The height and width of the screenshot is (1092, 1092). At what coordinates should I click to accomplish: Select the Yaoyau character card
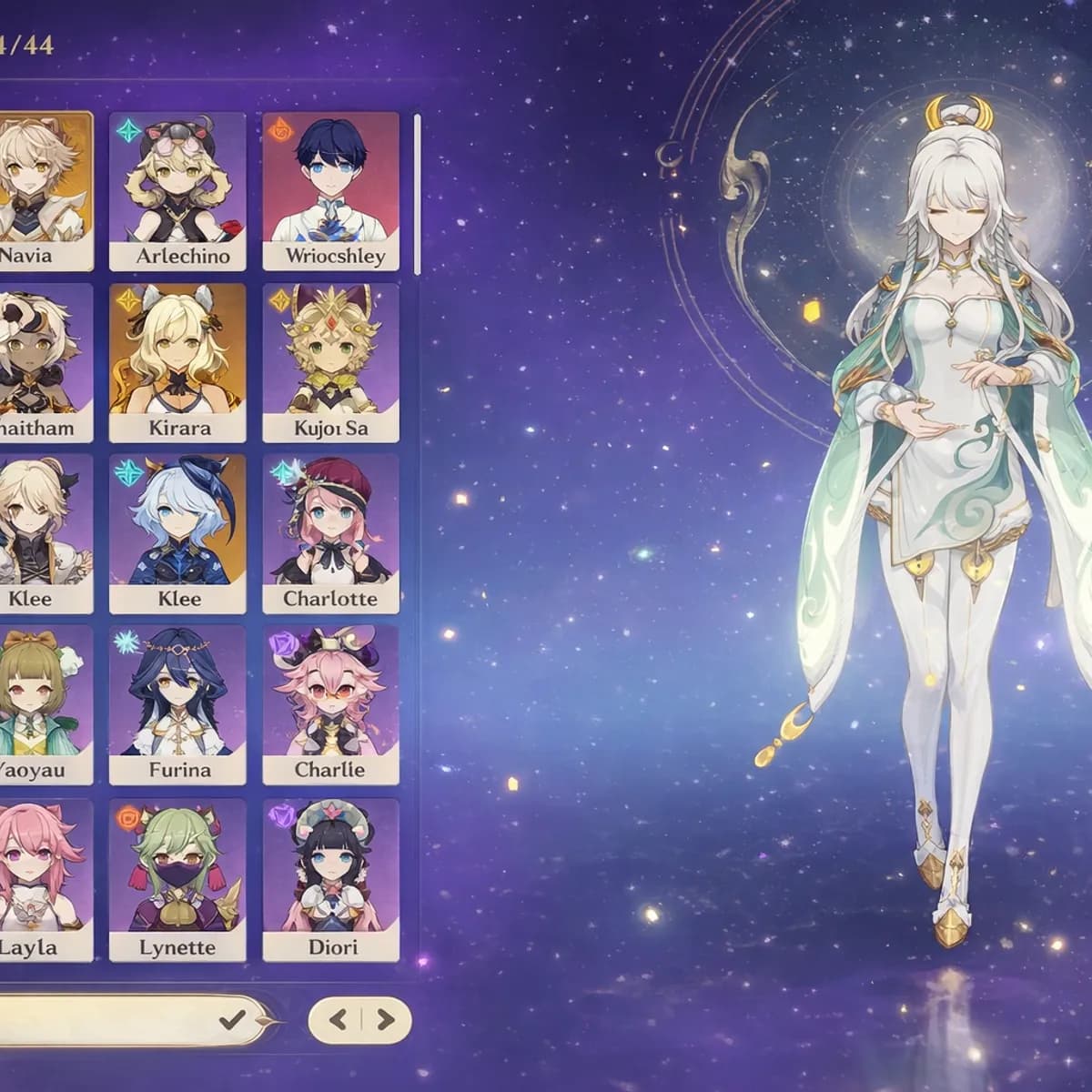[44, 704]
